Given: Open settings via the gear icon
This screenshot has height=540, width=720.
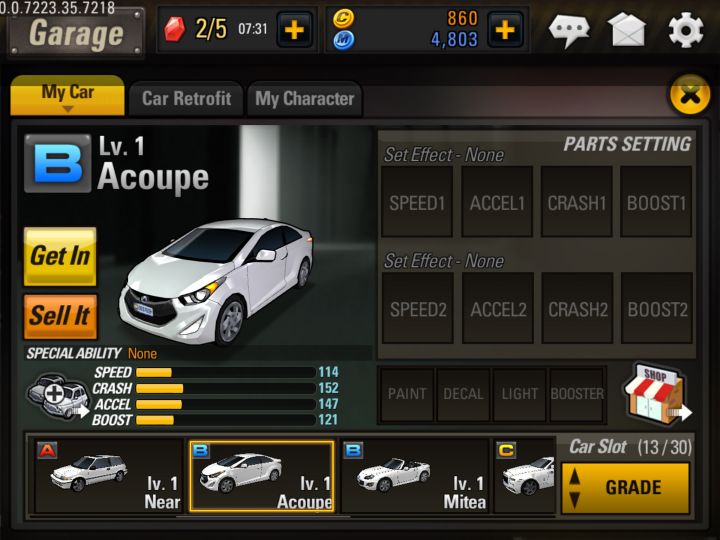Looking at the screenshot, I should coord(685,31).
